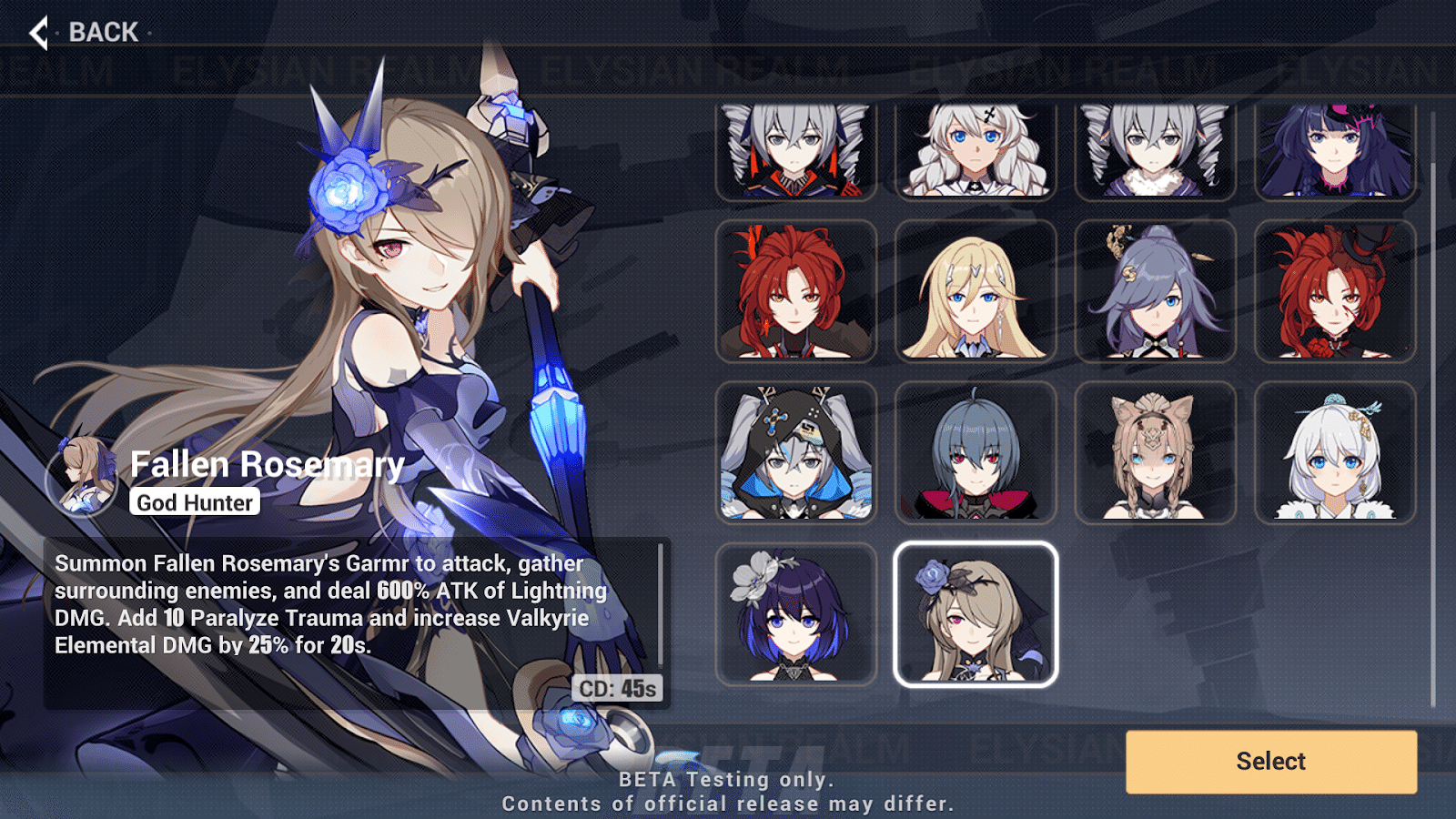Screen dimensions: 1456x819
Task: Select the red-eyed grey-haired Valkyrie portrait
Action: click(976, 452)
